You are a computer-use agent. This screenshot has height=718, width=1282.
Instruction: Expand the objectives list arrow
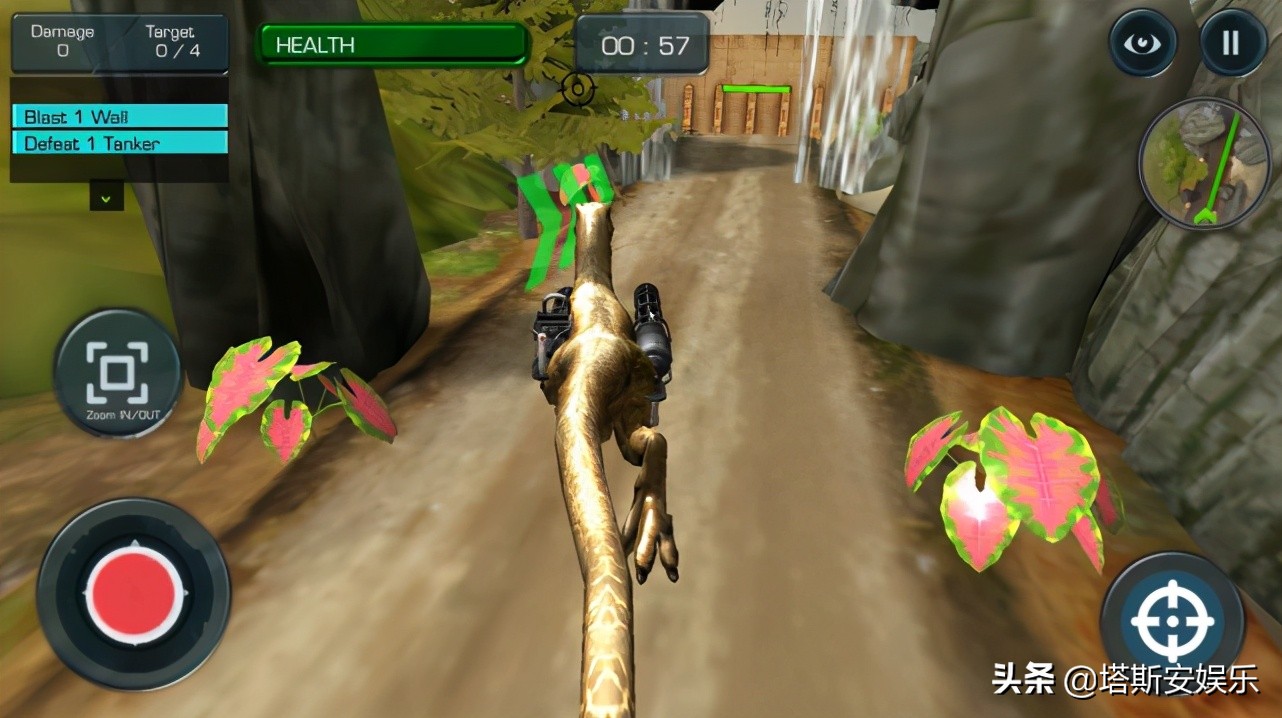[x=106, y=196]
